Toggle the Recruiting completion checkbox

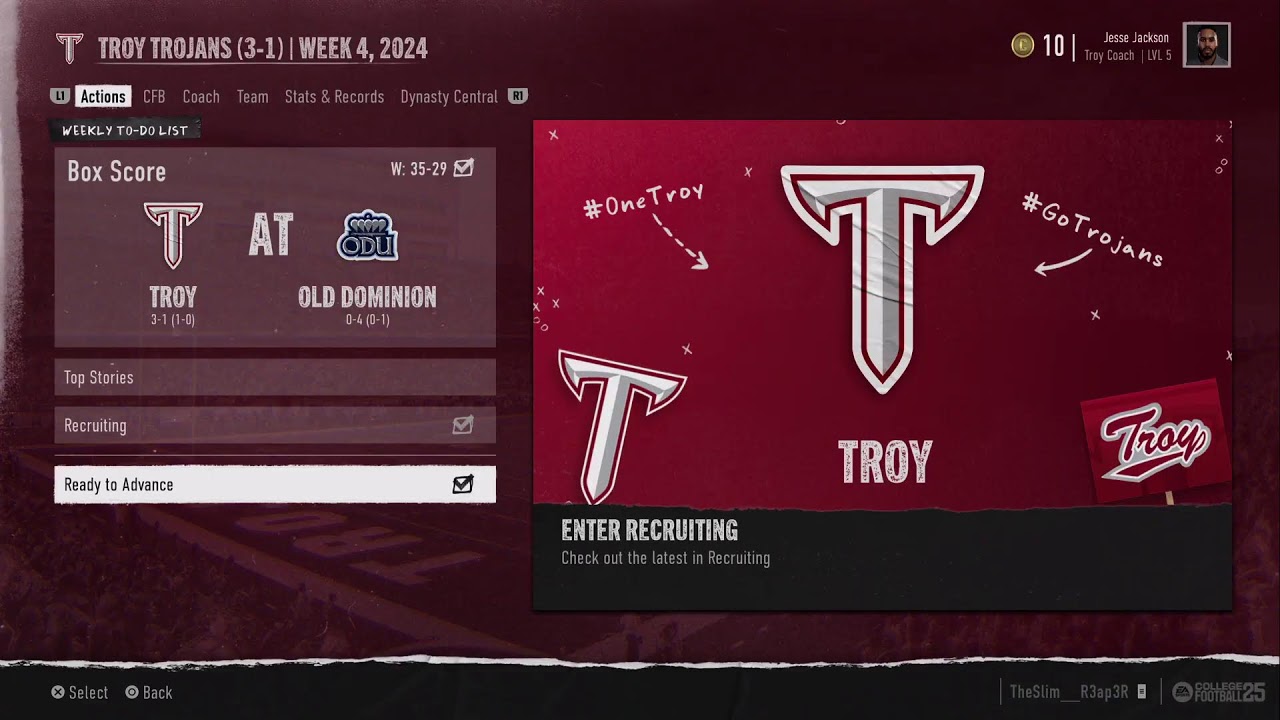pos(461,425)
